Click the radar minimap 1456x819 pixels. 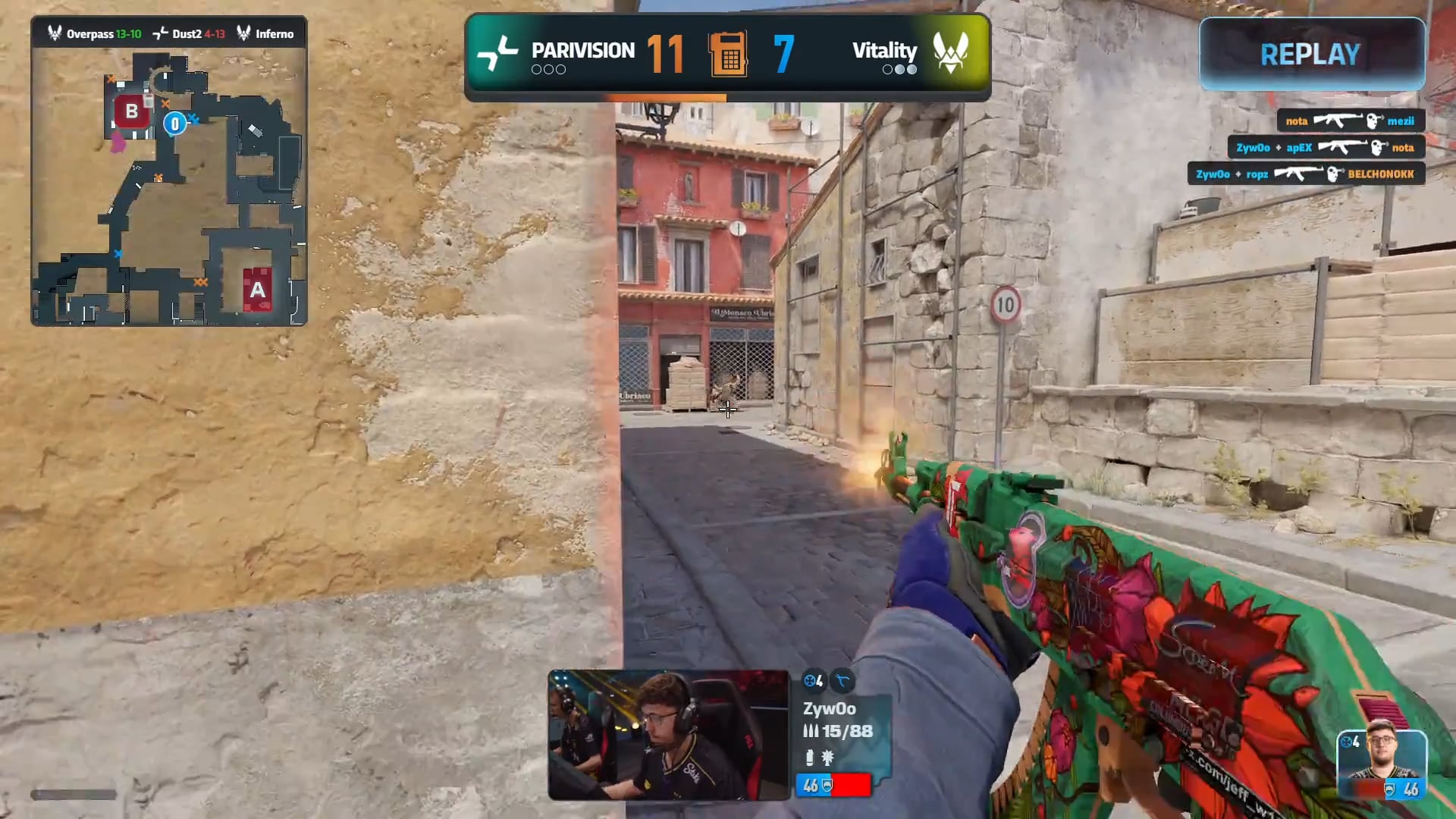[x=168, y=186]
